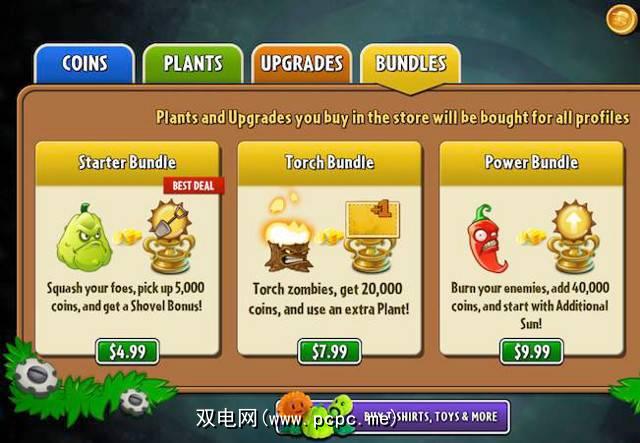This screenshot has height=443, width=640.
Task: Choose the Torch Bundle torchwood card
Action: pyautogui.click(x=328, y=240)
